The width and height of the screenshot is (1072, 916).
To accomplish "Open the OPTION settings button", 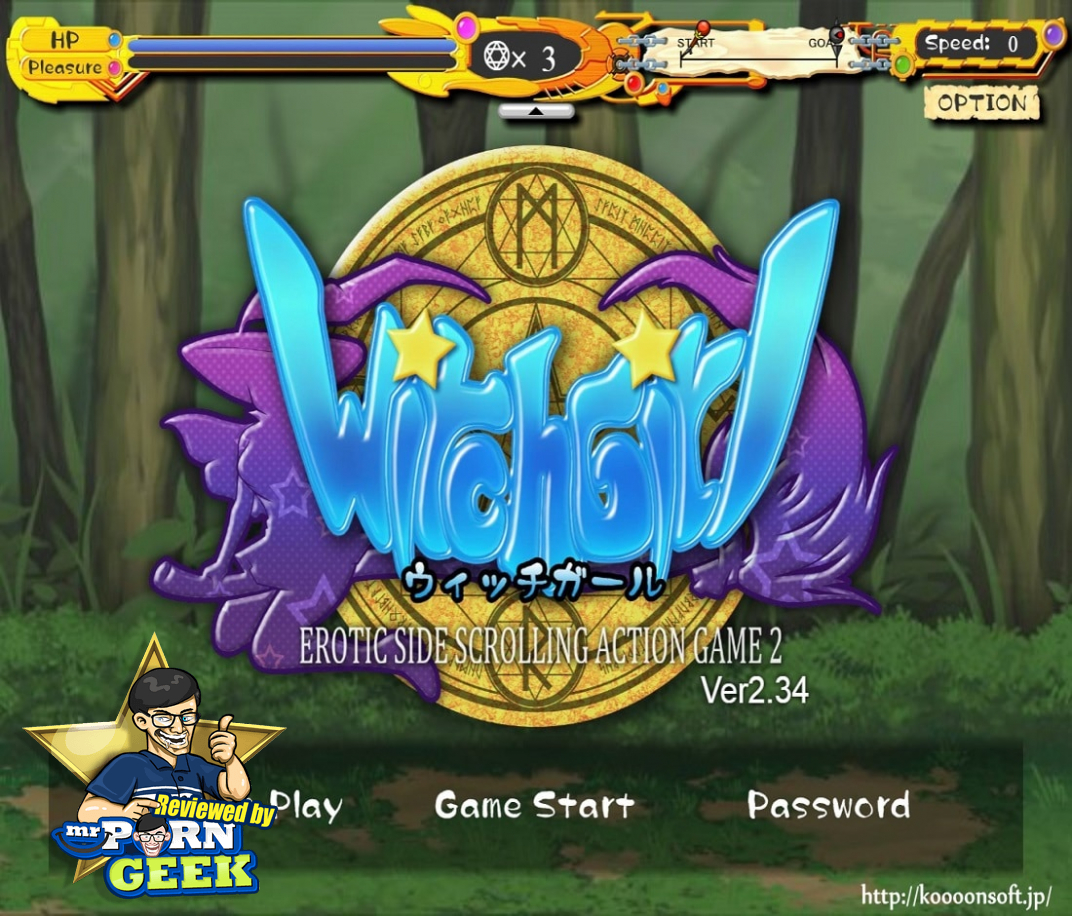I will coord(982,103).
